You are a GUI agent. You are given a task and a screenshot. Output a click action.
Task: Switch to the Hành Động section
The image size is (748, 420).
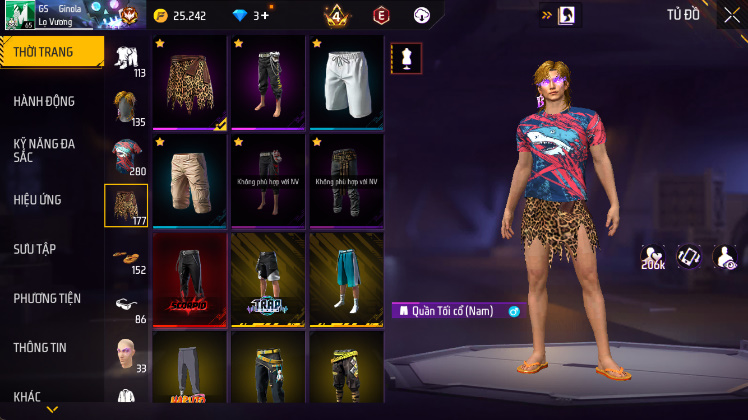coord(44,101)
